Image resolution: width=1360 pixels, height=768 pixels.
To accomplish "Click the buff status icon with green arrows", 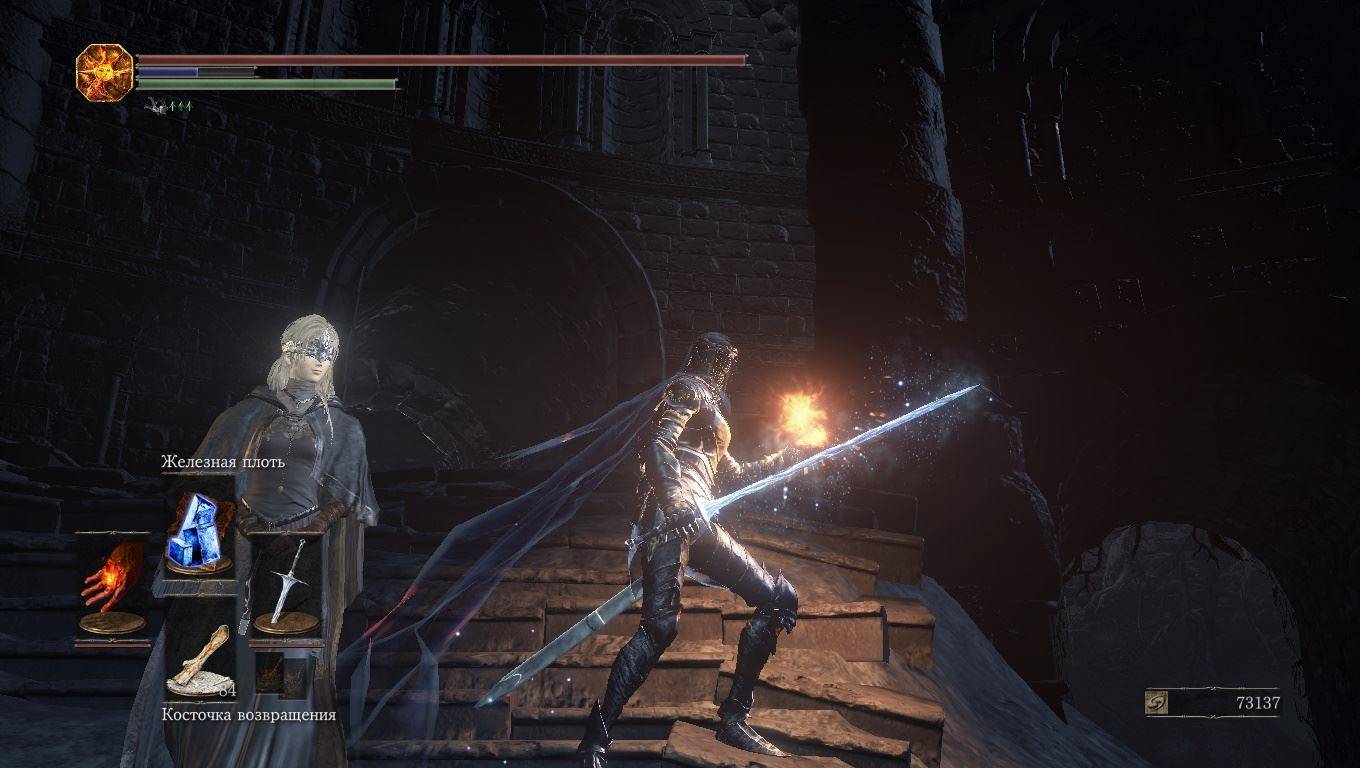I will 167,105.
